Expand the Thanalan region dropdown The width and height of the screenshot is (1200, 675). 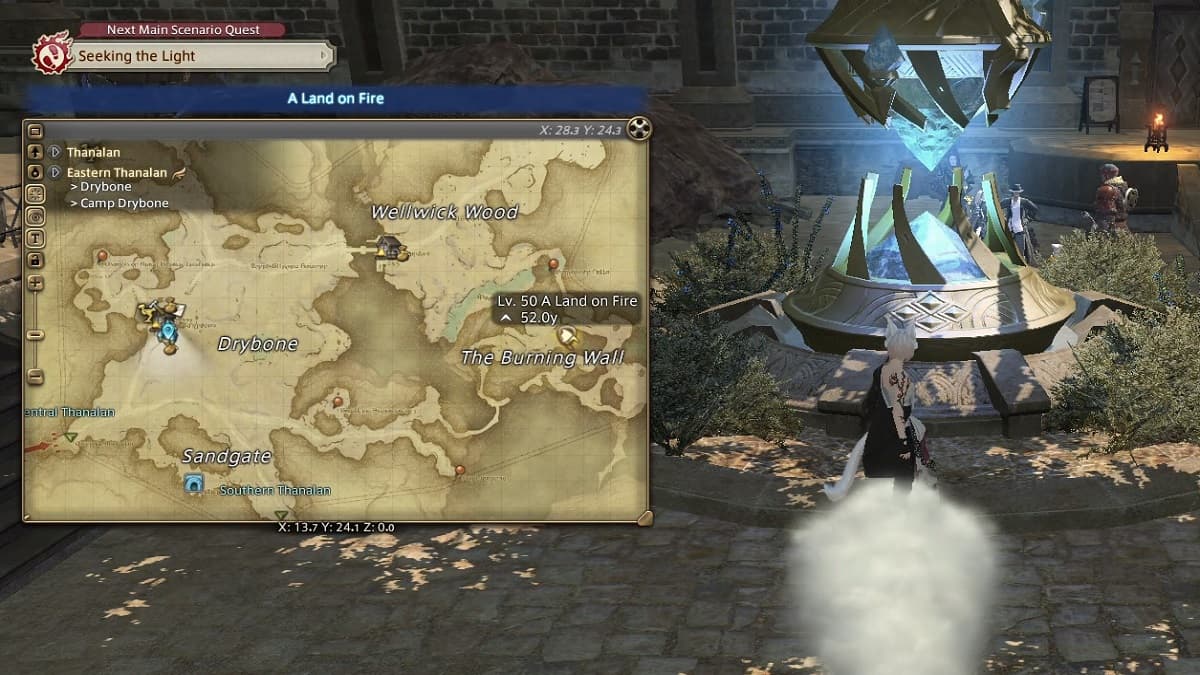click(x=56, y=152)
